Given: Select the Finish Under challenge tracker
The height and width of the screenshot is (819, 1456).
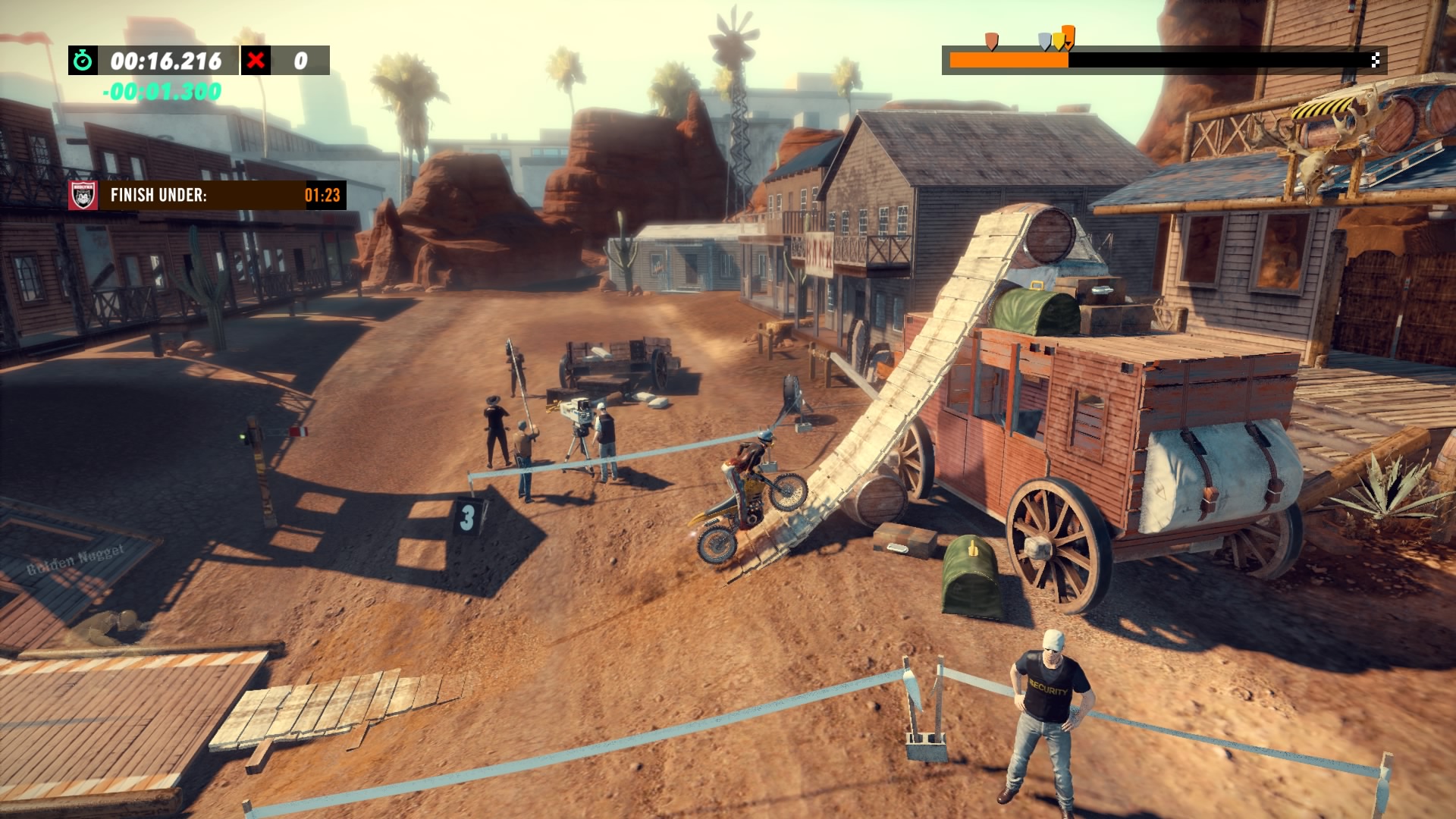Looking at the screenshot, I should click(207, 196).
